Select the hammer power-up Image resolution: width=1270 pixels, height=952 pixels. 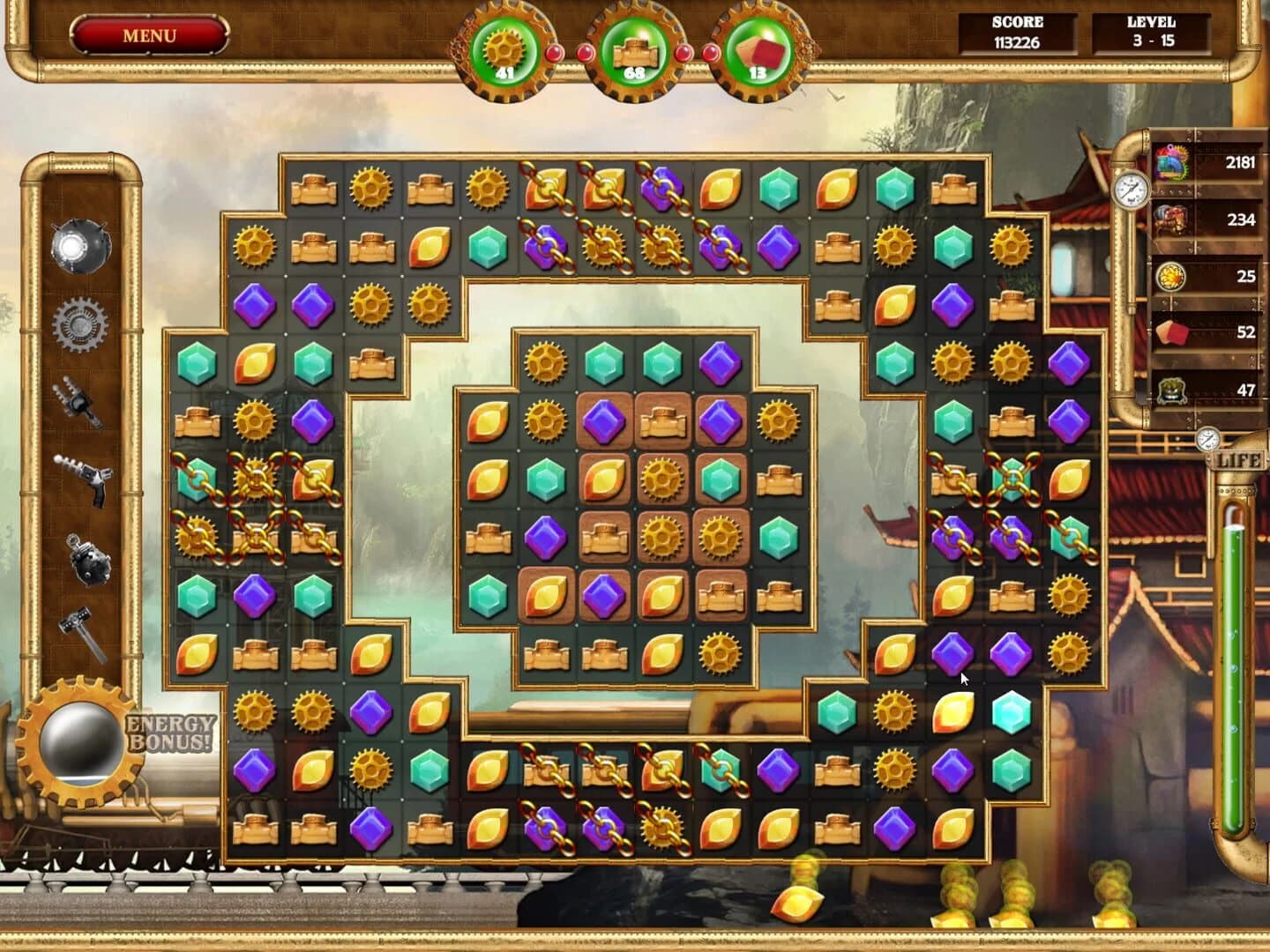coord(78,619)
